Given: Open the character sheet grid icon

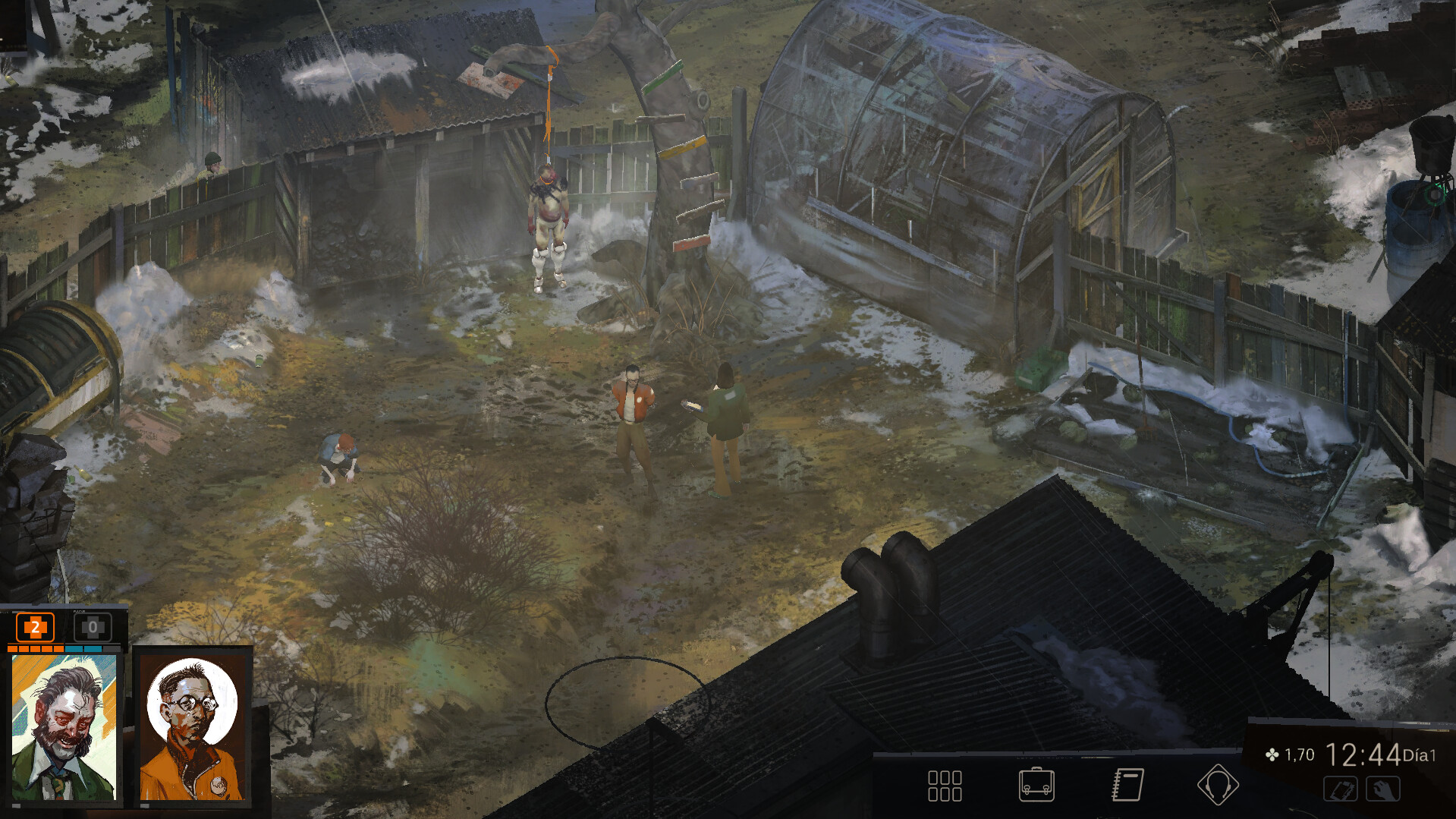Looking at the screenshot, I should [x=945, y=786].
